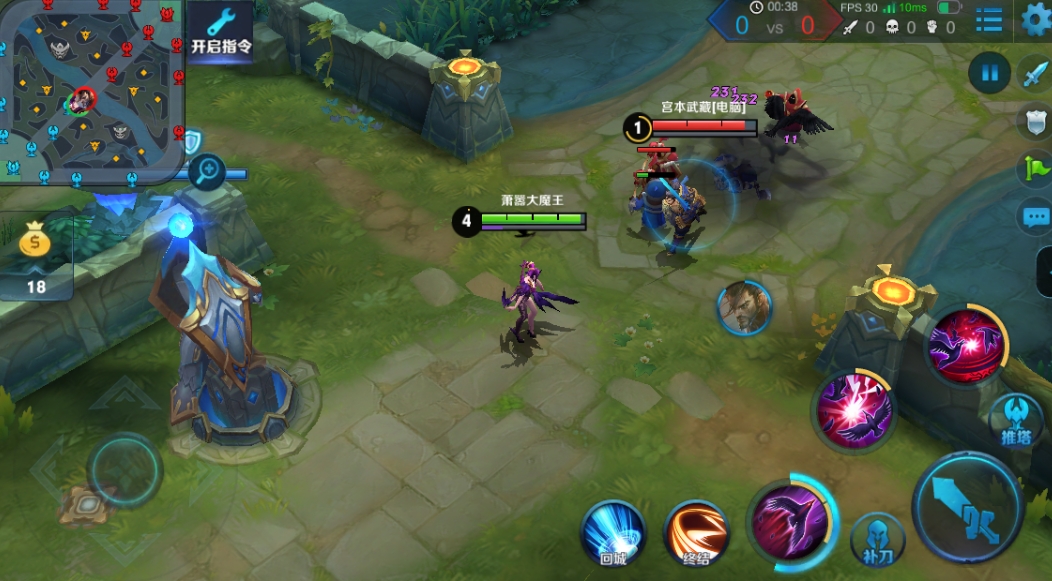
Task: Target the enemy hero portrait icon
Action: click(745, 308)
